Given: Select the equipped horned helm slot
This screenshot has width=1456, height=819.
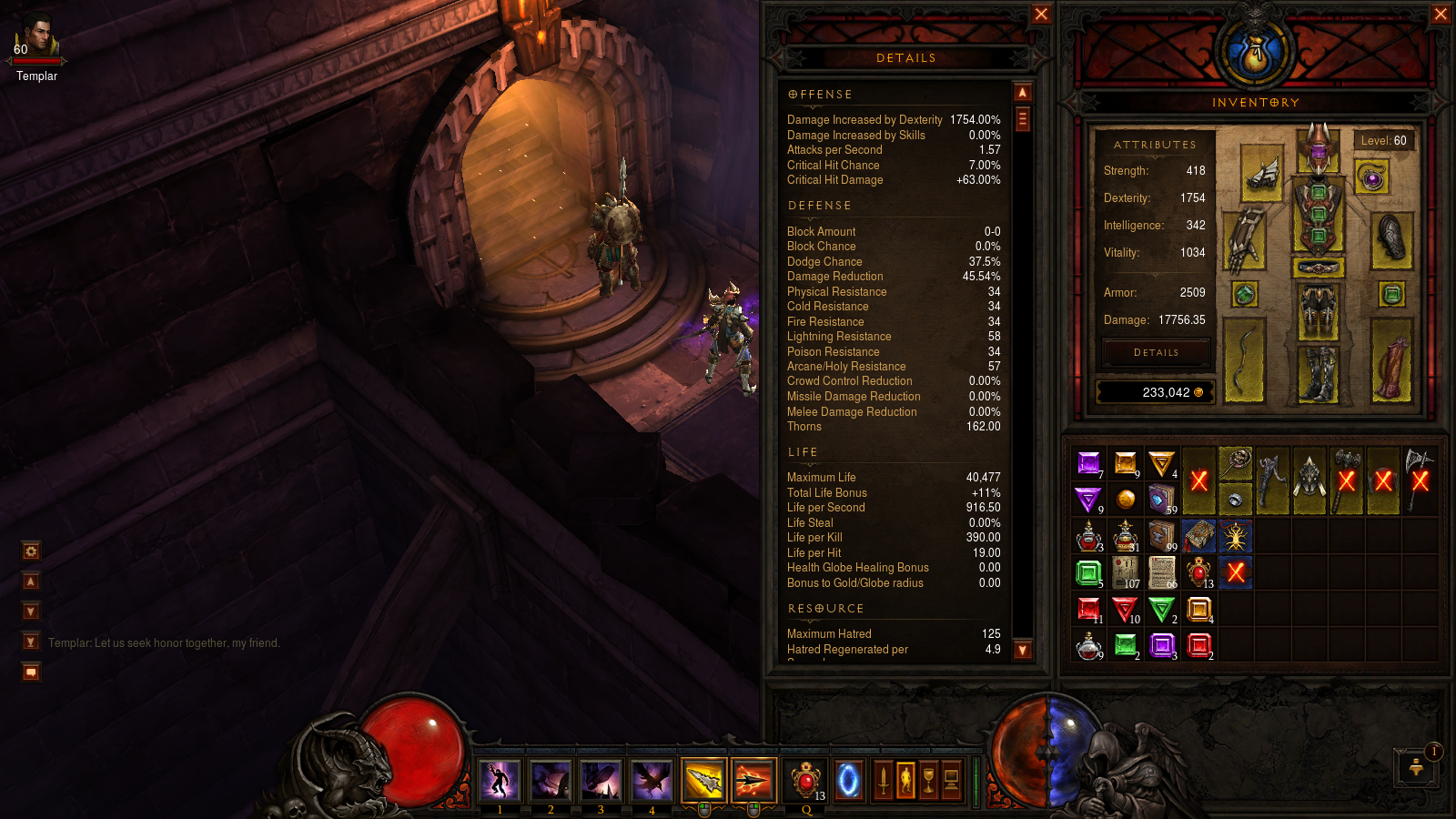Looking at the screenshot, I should pos(1318,149).
